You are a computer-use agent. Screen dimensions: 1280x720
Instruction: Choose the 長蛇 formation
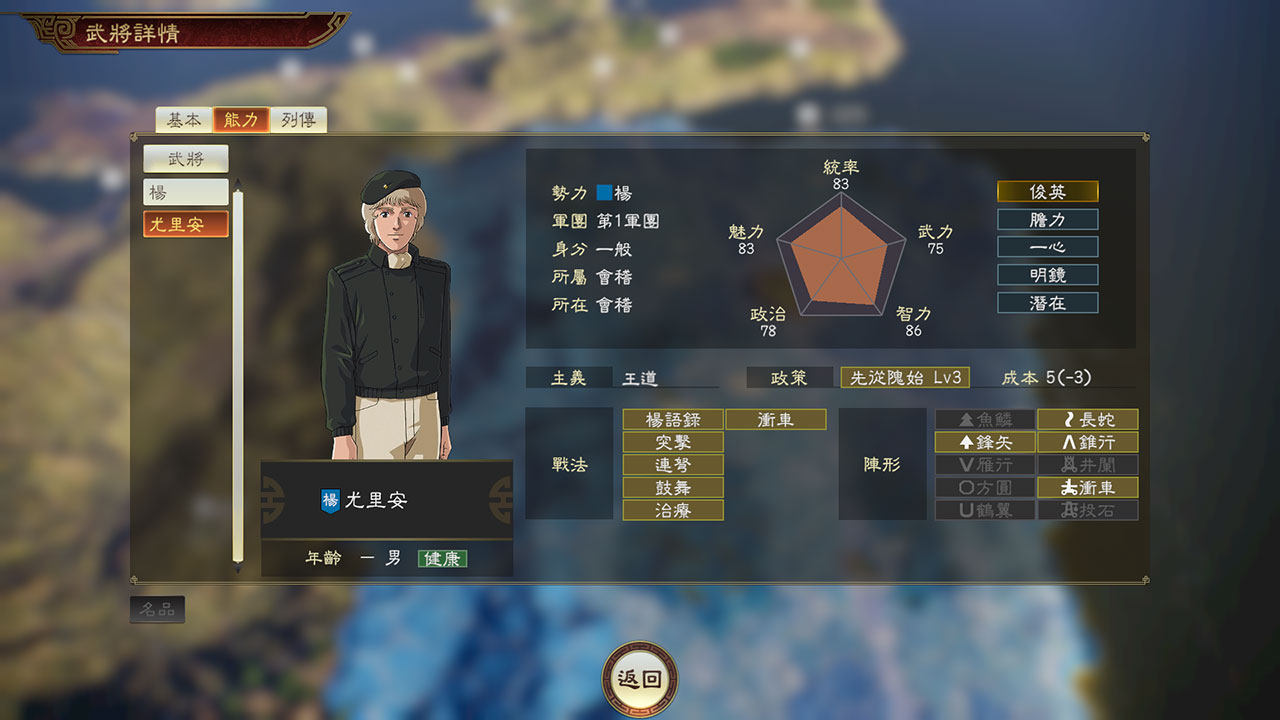pyautogui.click(x=1087, y=419)
